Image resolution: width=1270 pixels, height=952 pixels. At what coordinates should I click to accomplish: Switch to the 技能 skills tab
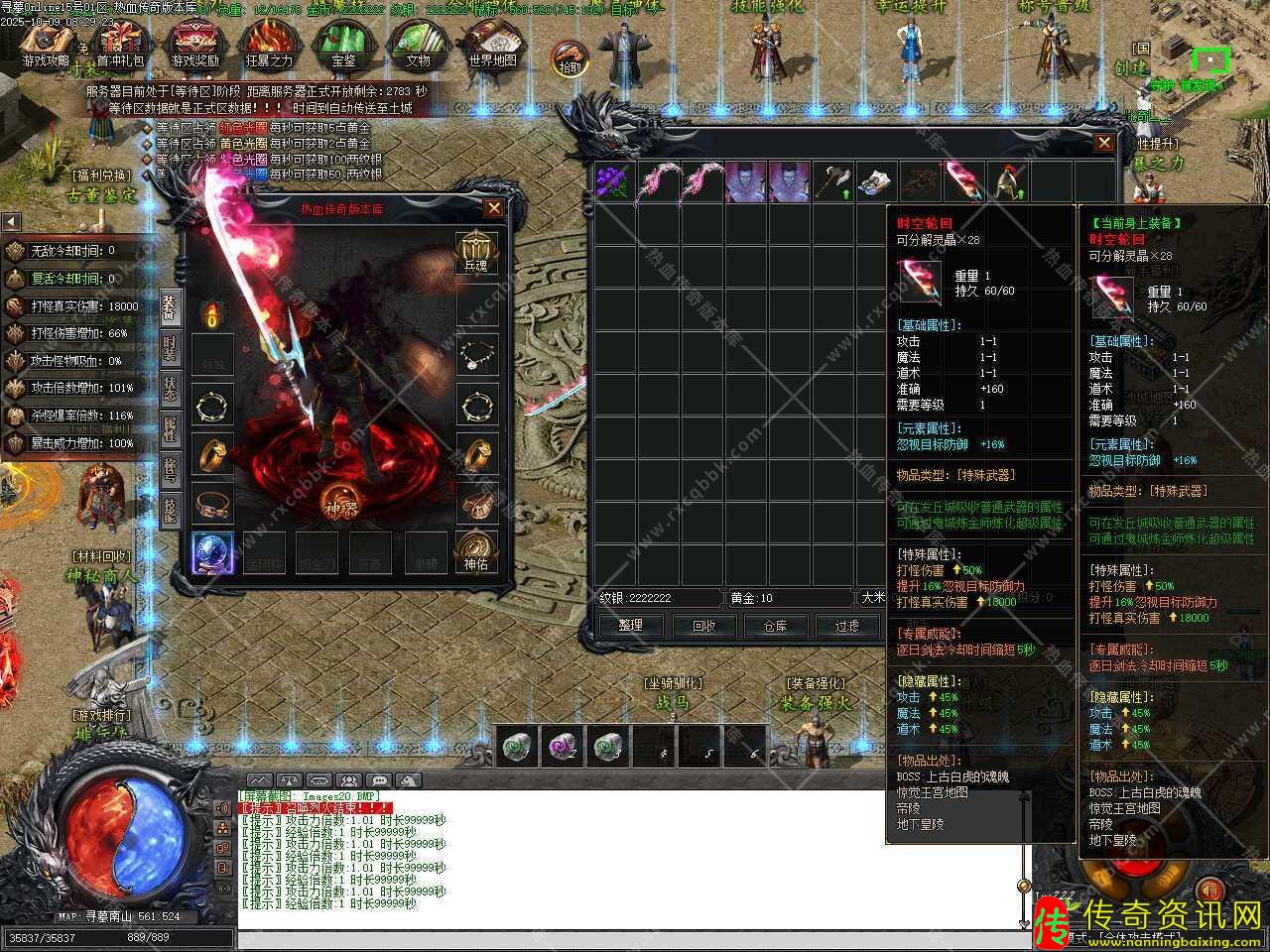tap(170, 510)
